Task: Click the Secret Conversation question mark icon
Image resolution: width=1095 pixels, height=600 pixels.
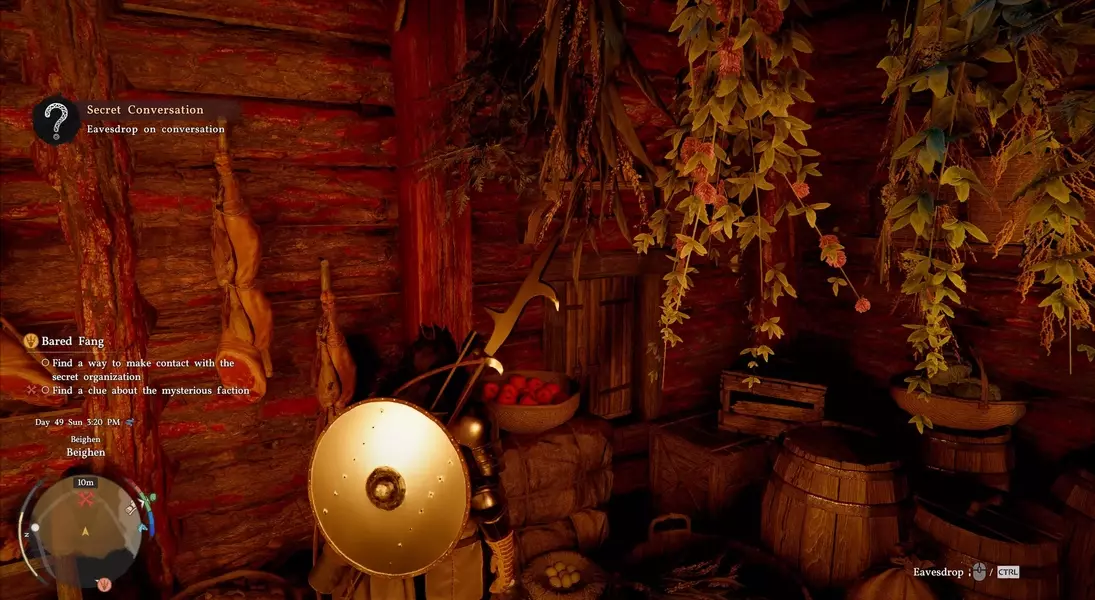Action: pos(57,120)
